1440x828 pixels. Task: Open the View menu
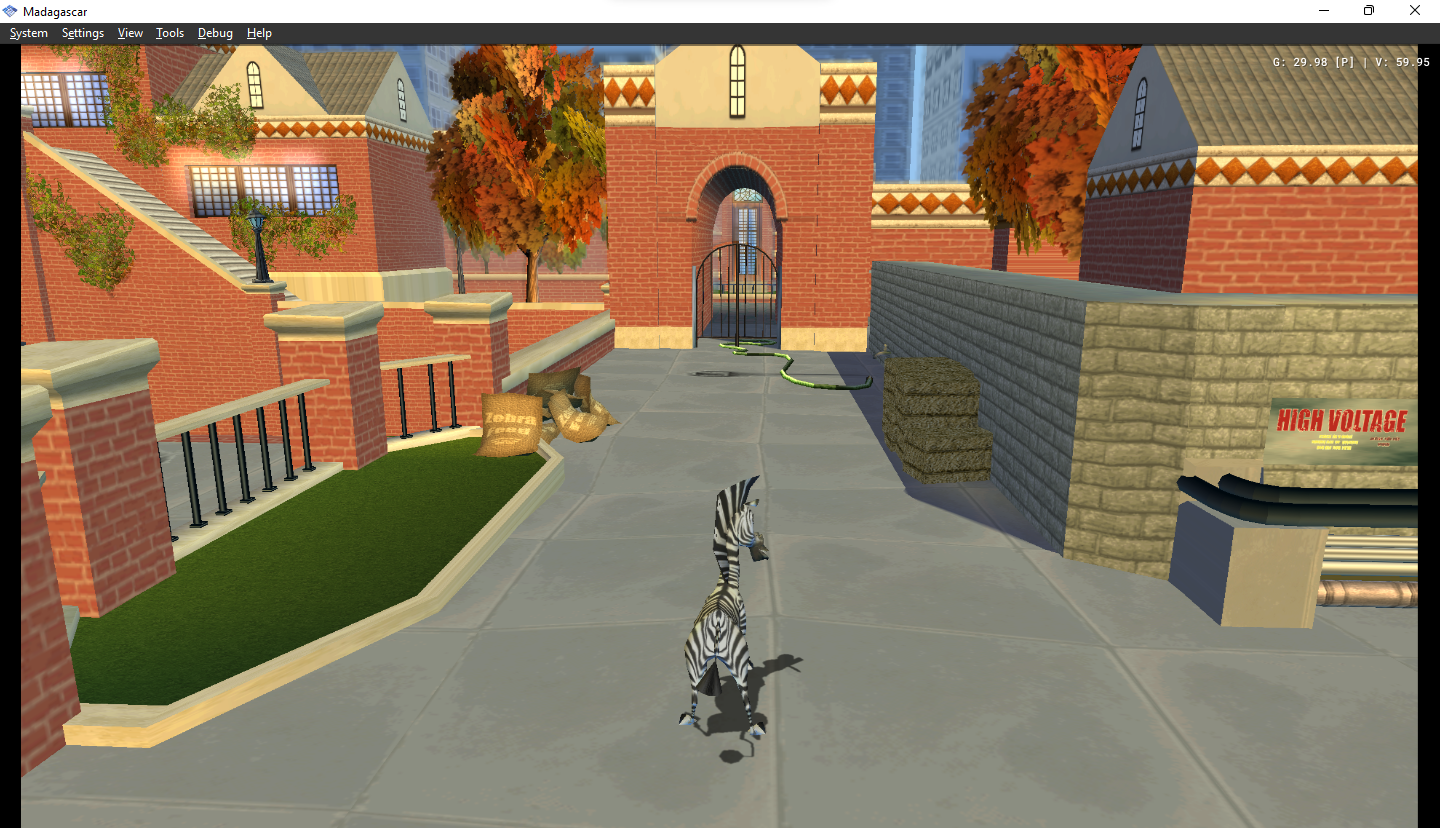(130, 32)
